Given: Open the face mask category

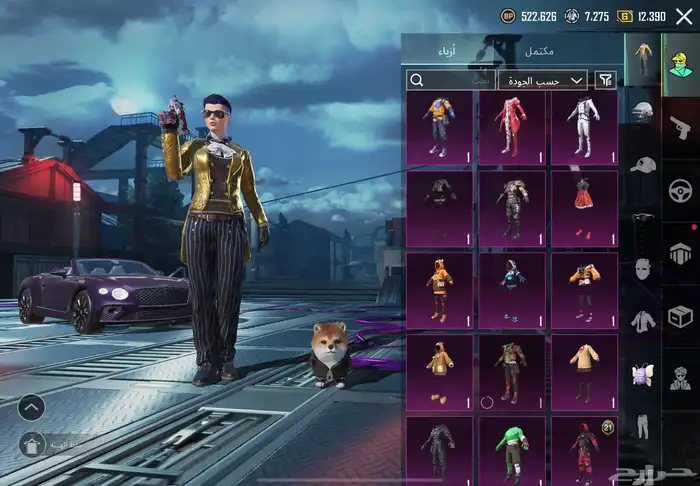Looking at the screenshot, I should pyautogui.click(x=643, y=269).
